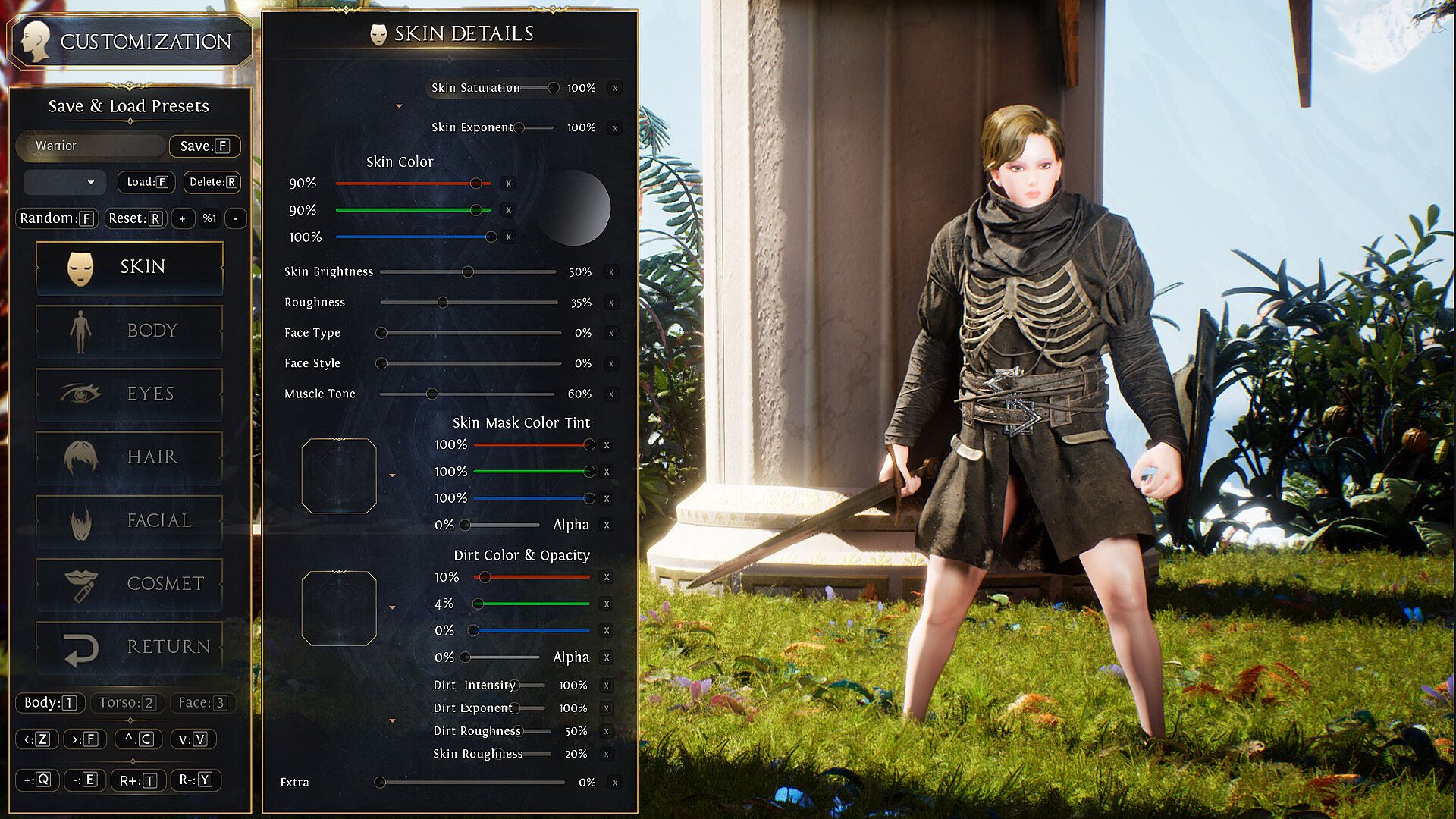Adjust the Skin Brightness slider
Viewport: 1456px width, 819px height.
[468, 271]
